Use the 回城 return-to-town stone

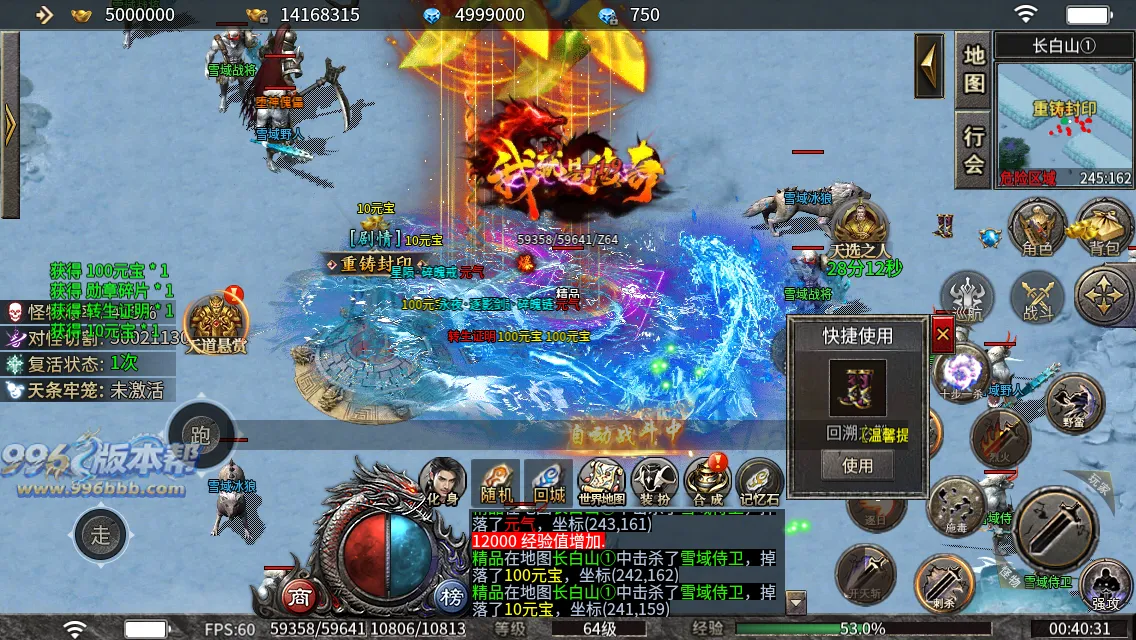[x=549, y=483]
